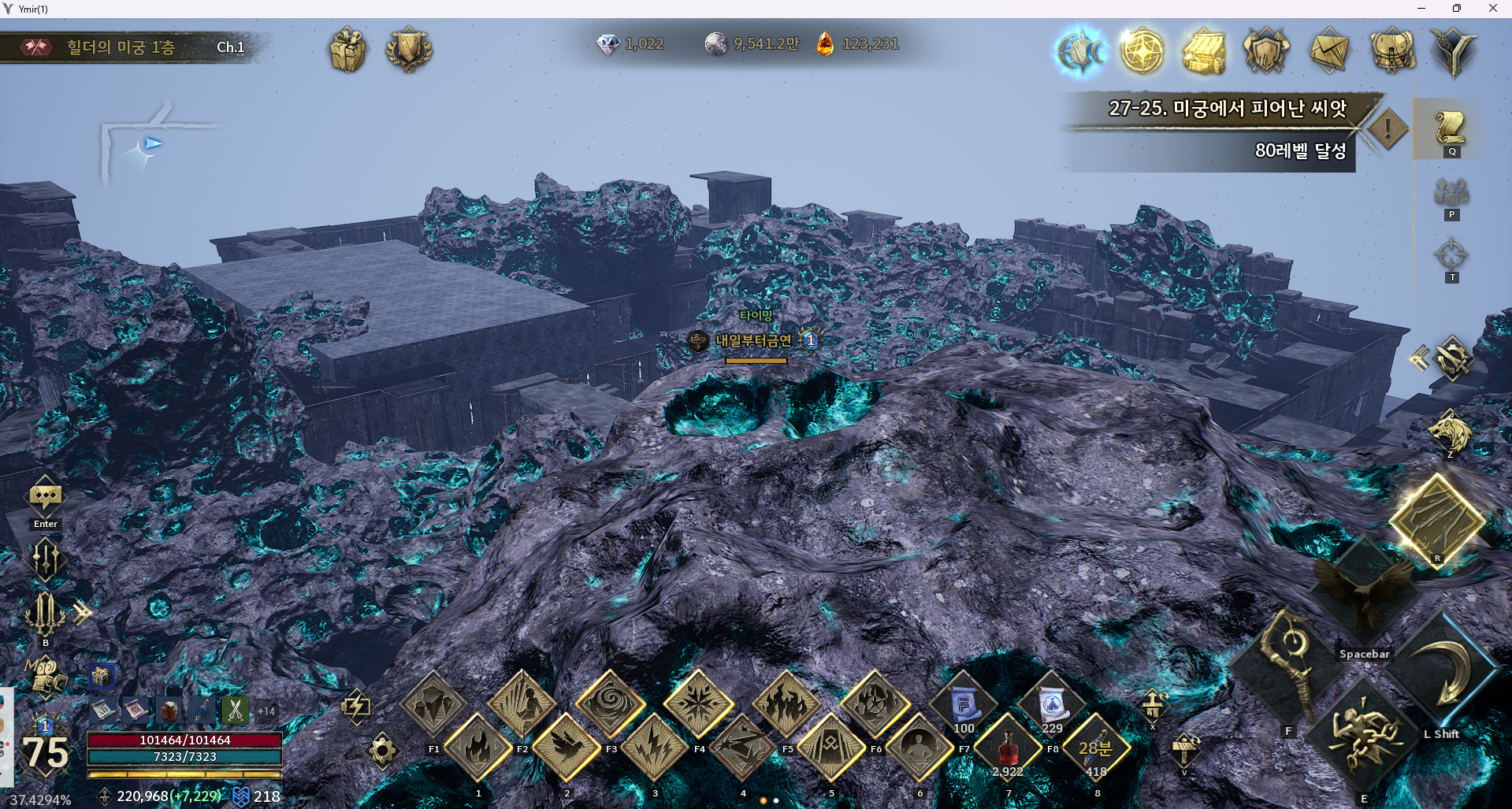Image resolution: width=1512 pixels, height=809 pixels.
Task: Click the crosshair target icon
Action: pos(1451,255)
